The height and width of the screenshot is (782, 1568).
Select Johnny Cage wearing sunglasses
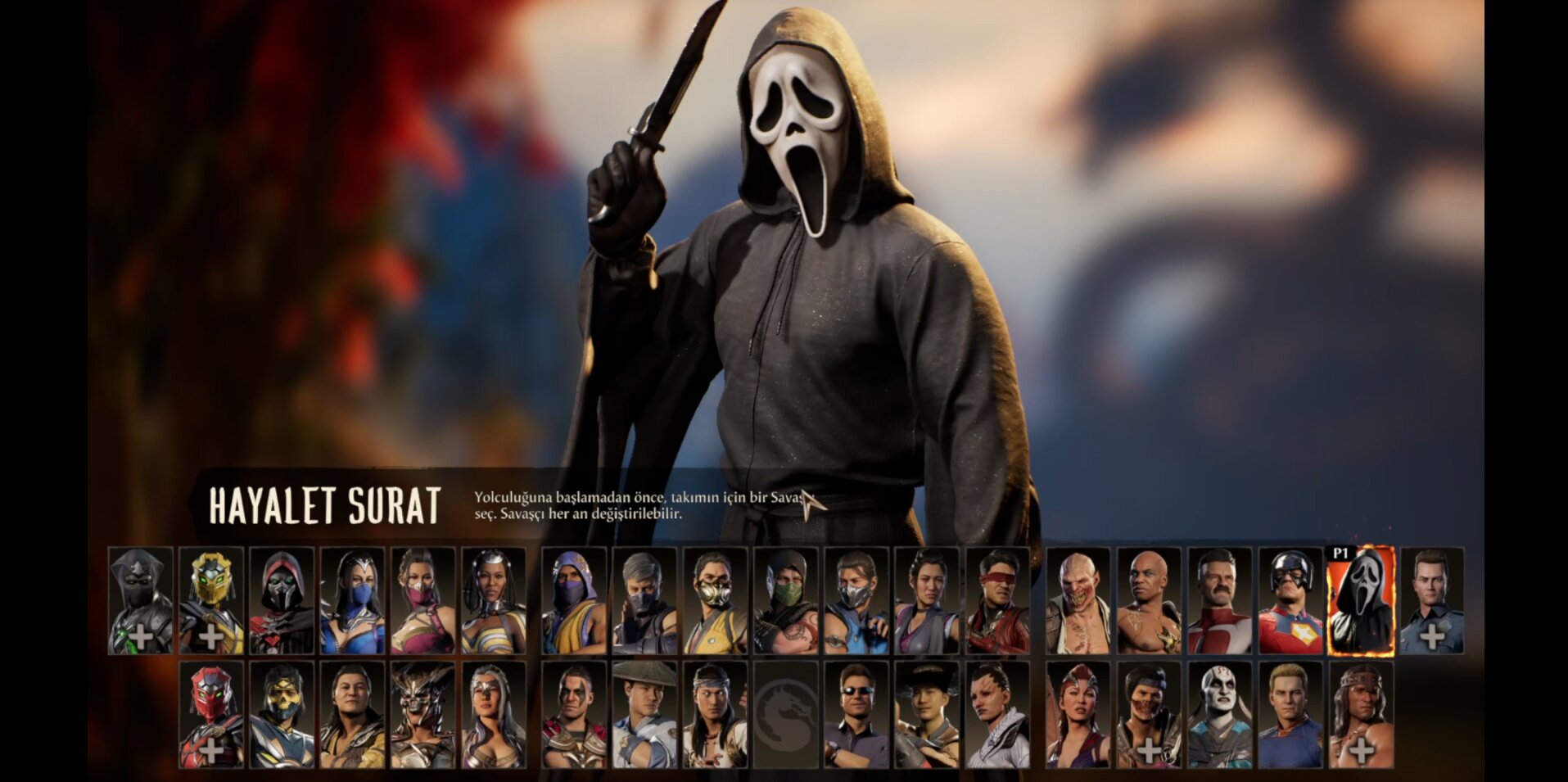click(855, 715)
